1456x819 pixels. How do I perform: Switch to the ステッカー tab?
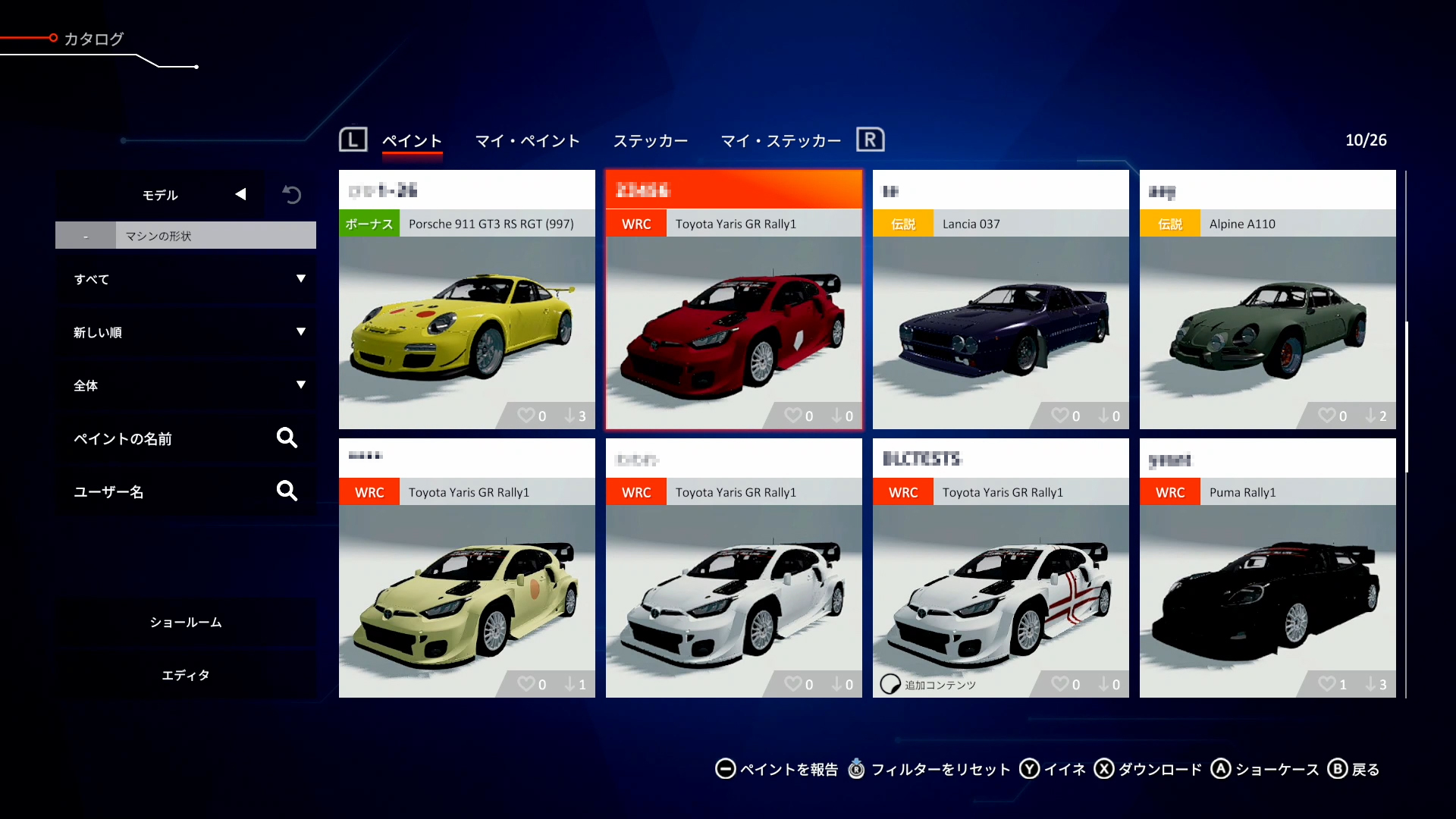click(x=651, y=141)
